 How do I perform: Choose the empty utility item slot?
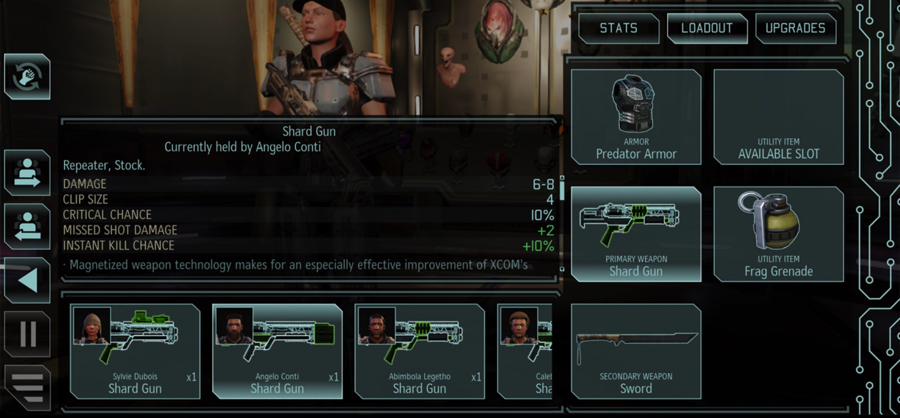(x=778, y=118)
